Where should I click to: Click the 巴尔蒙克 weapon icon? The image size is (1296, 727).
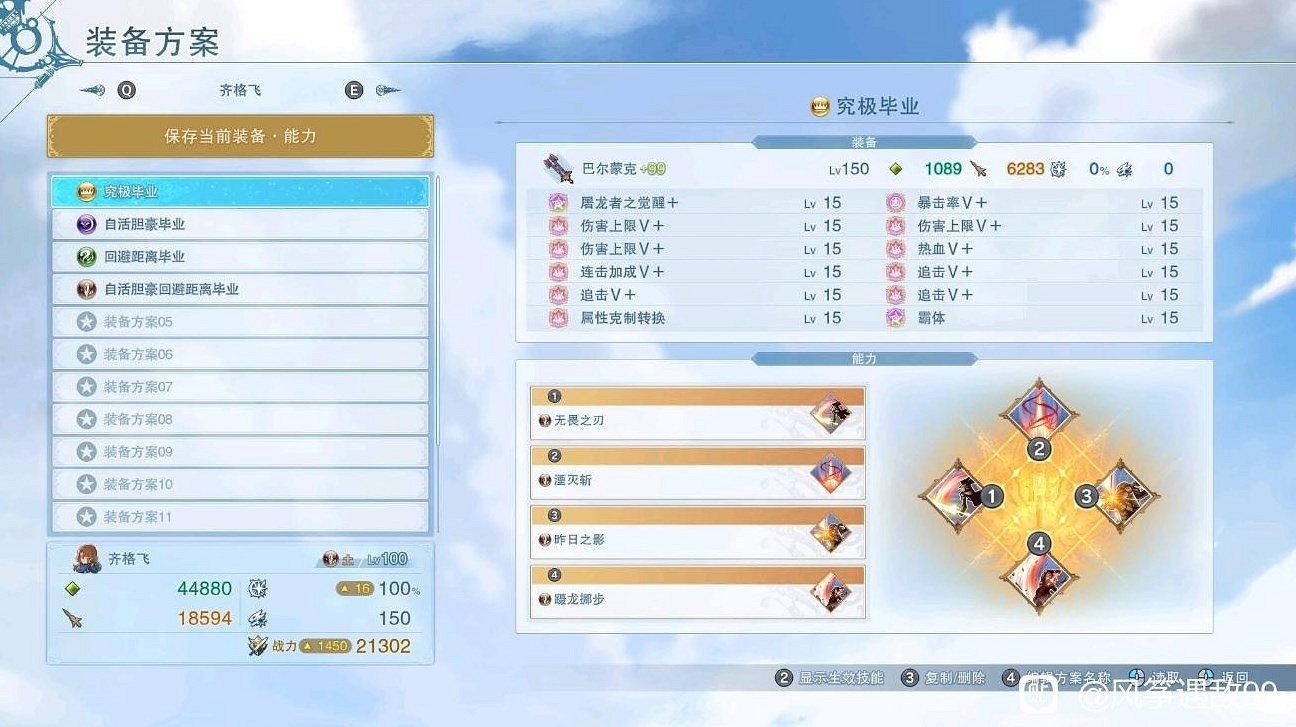point(556,168)
